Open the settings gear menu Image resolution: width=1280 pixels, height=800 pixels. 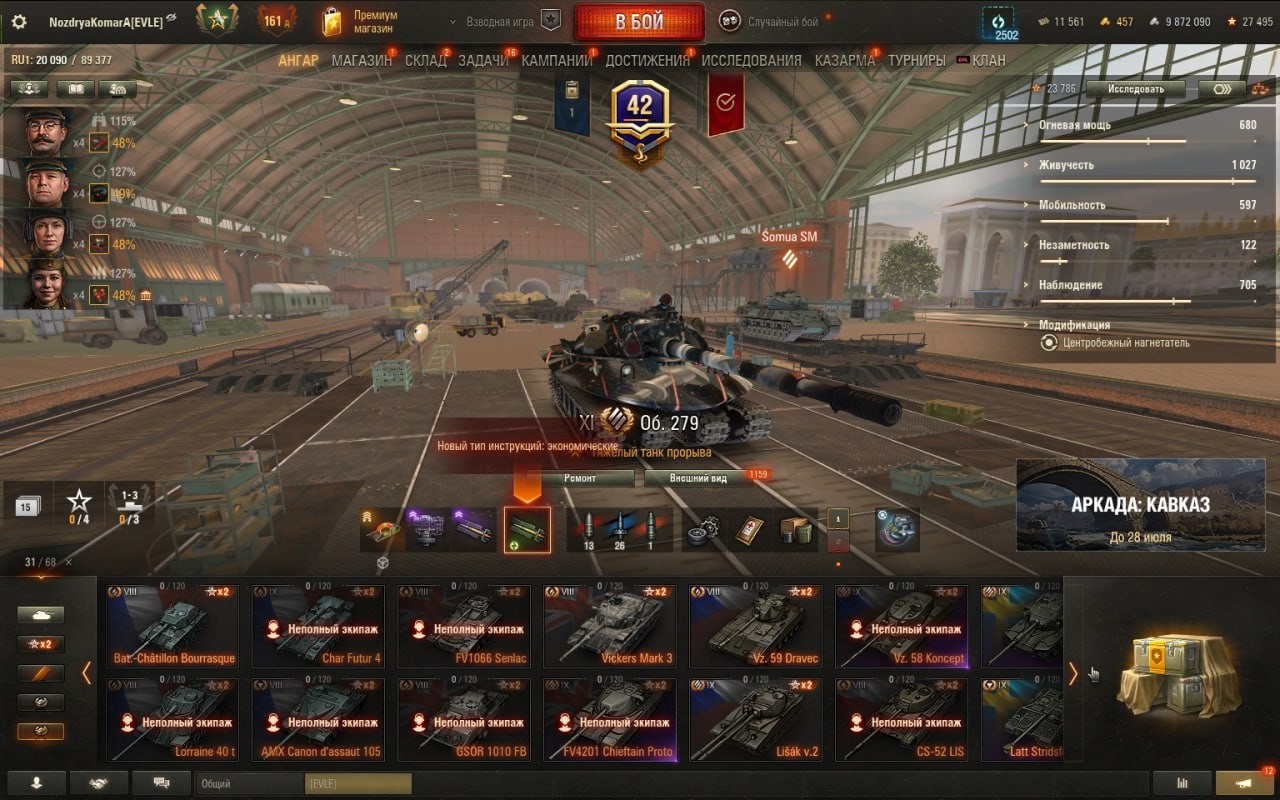click(x=19, y=22)
